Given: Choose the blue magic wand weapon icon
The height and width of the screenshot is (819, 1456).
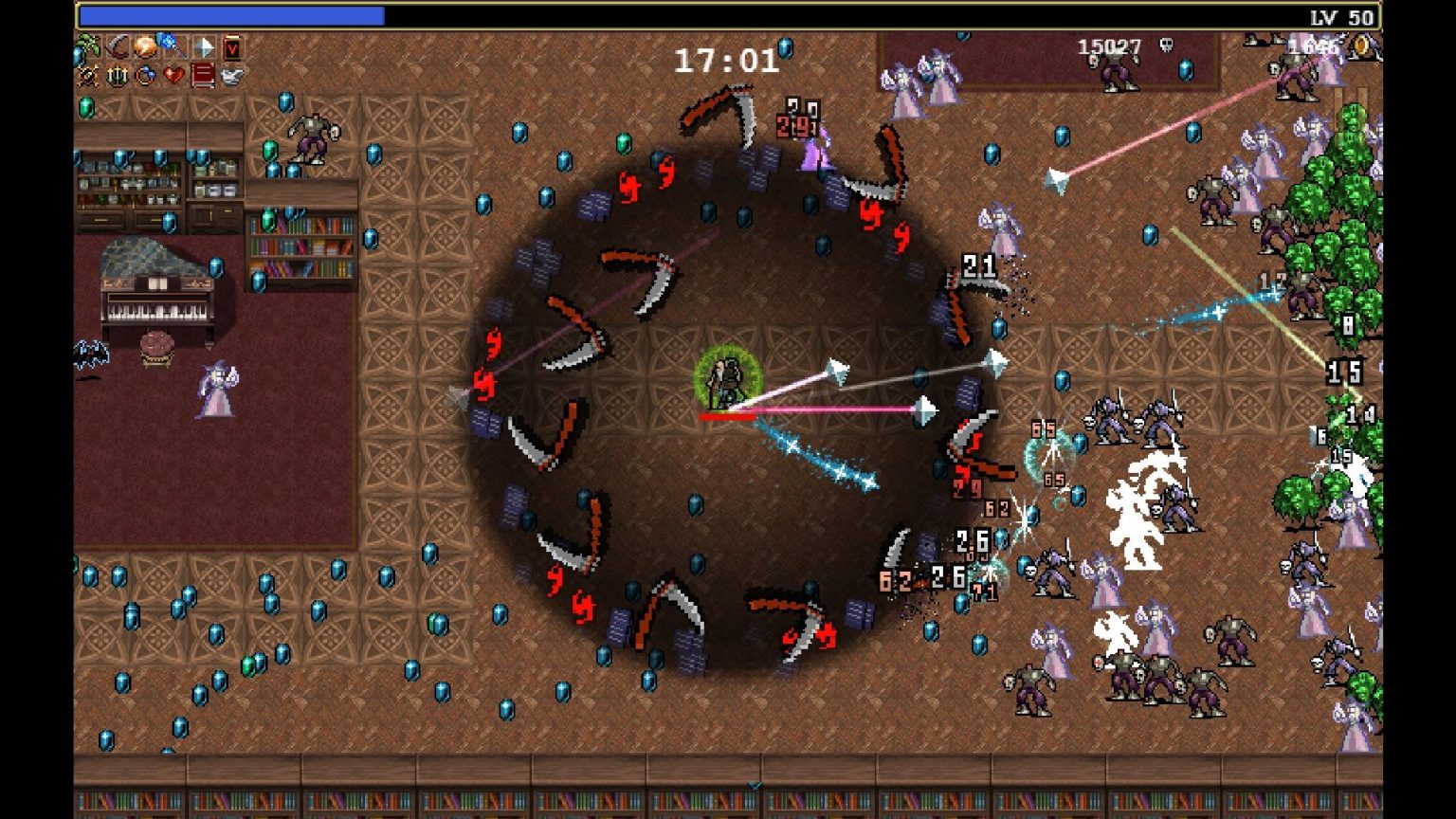Looking at the screenshot, I should 173,46.
